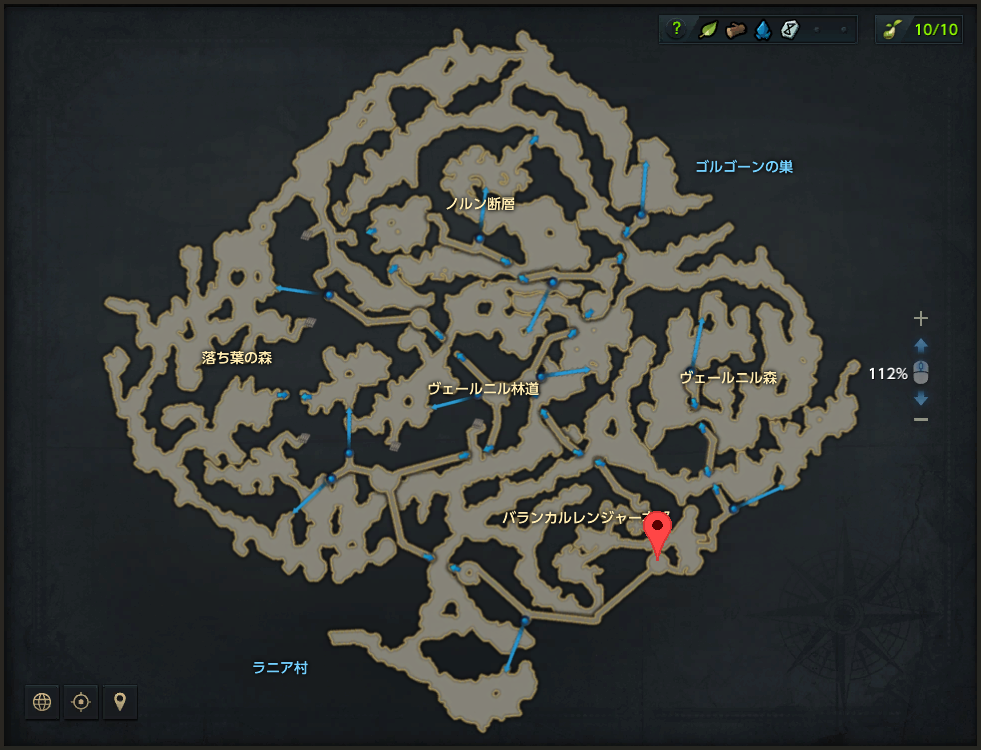Open the world map globe button
The width and height of the screenshot is (981, 750).
[42, 702]
